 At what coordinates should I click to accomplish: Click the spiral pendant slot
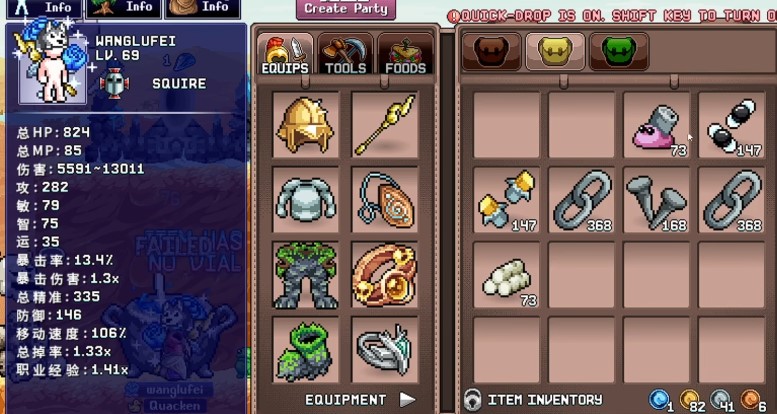(384, 198)
